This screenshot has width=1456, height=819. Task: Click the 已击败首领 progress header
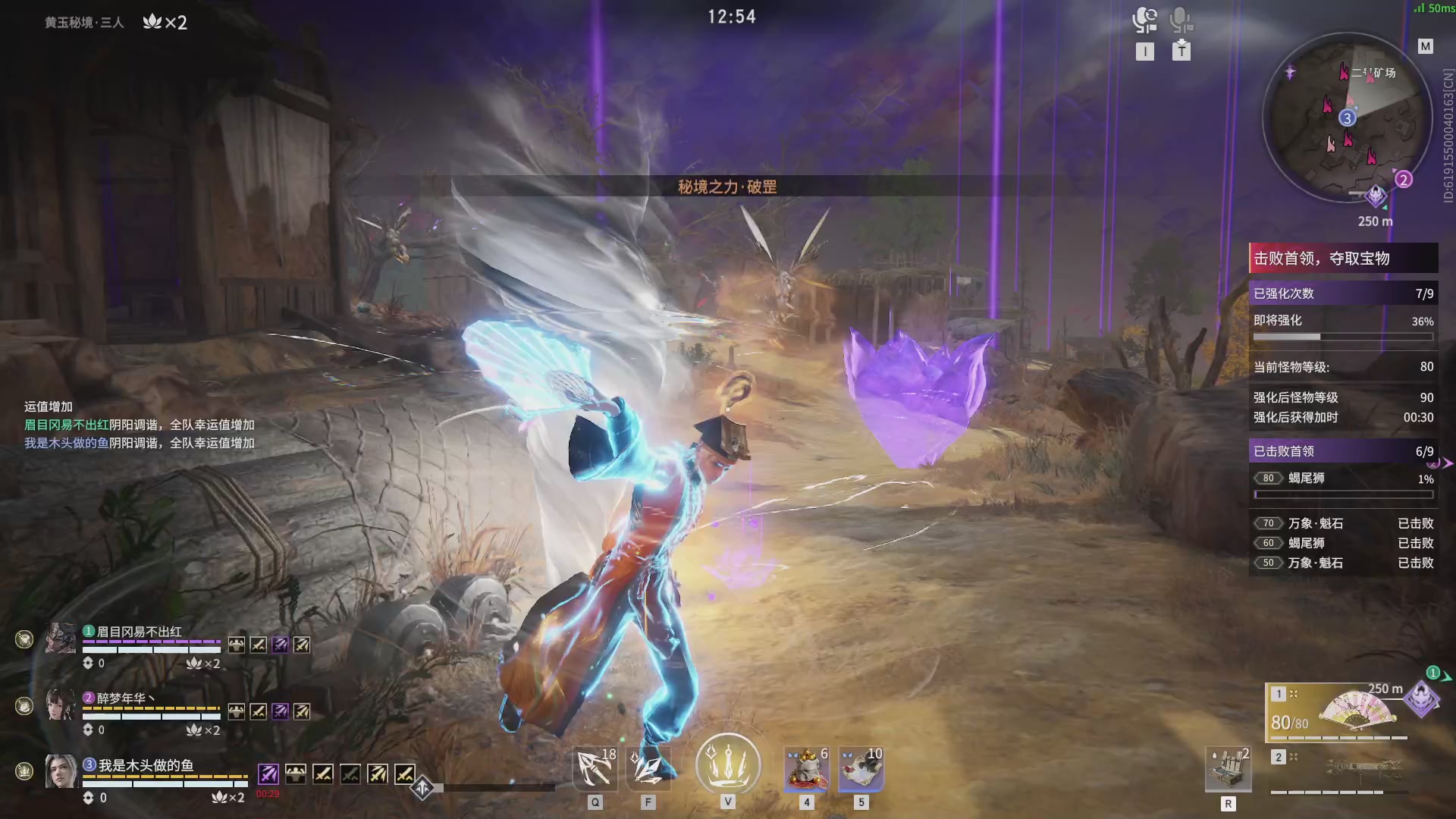[x=1342, y=451]
